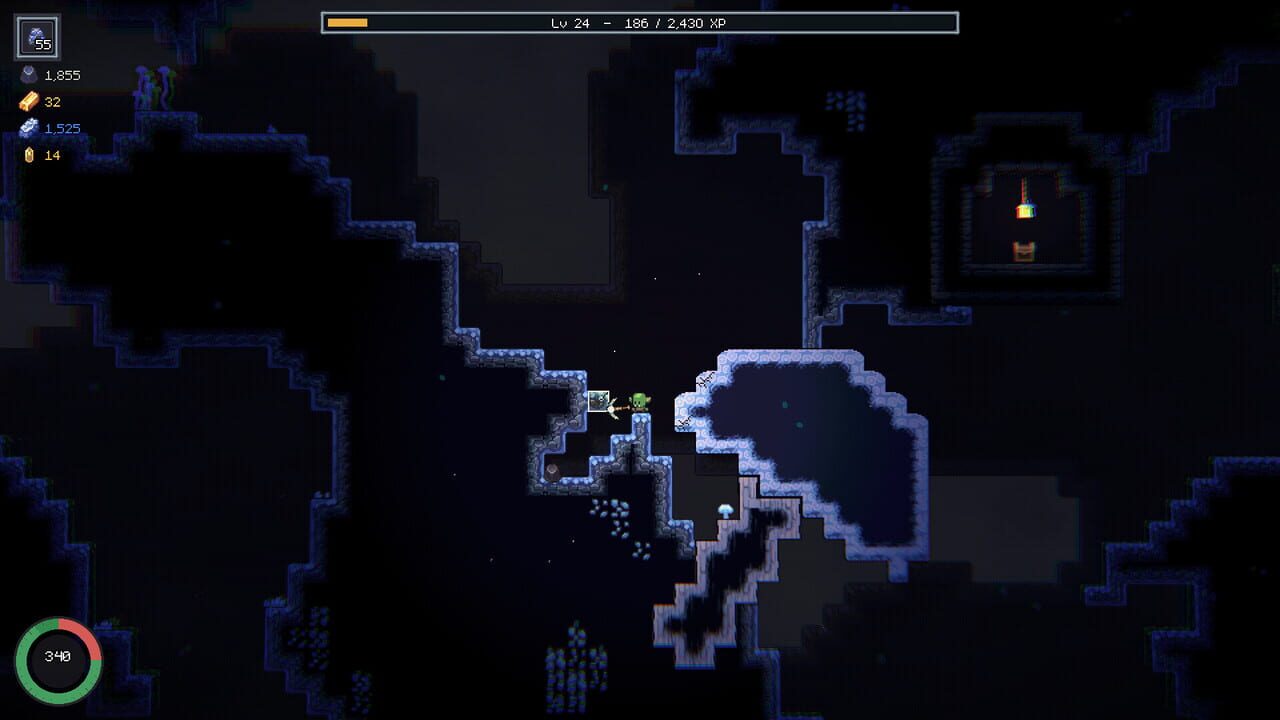Click the stone pouch resource icon counting 1,855
1280x720 pixels.
(28, 74)
